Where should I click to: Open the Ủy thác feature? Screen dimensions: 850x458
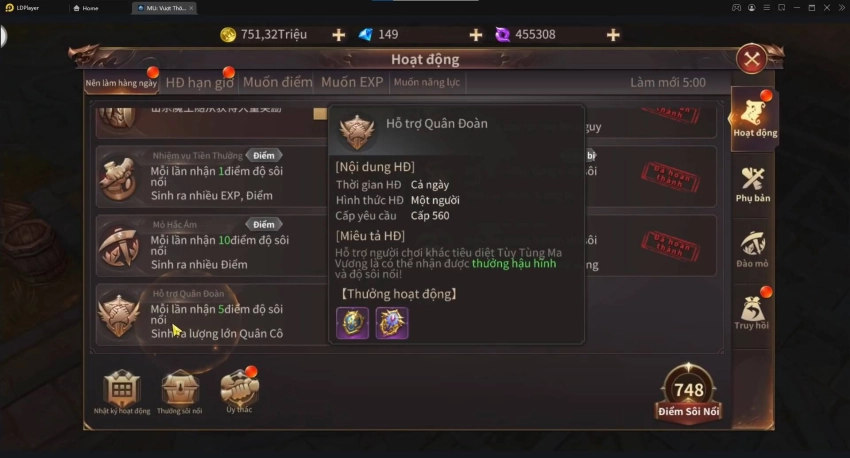click(239, 391)
